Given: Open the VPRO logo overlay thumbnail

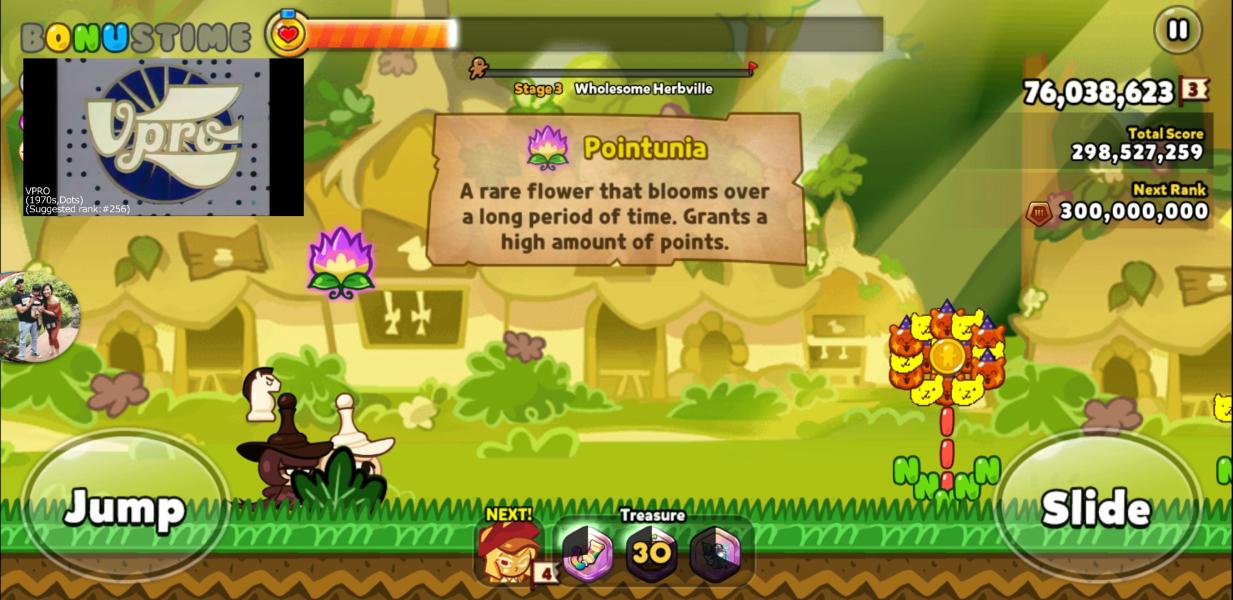Looking at the screenshot, I should point(163,136).
